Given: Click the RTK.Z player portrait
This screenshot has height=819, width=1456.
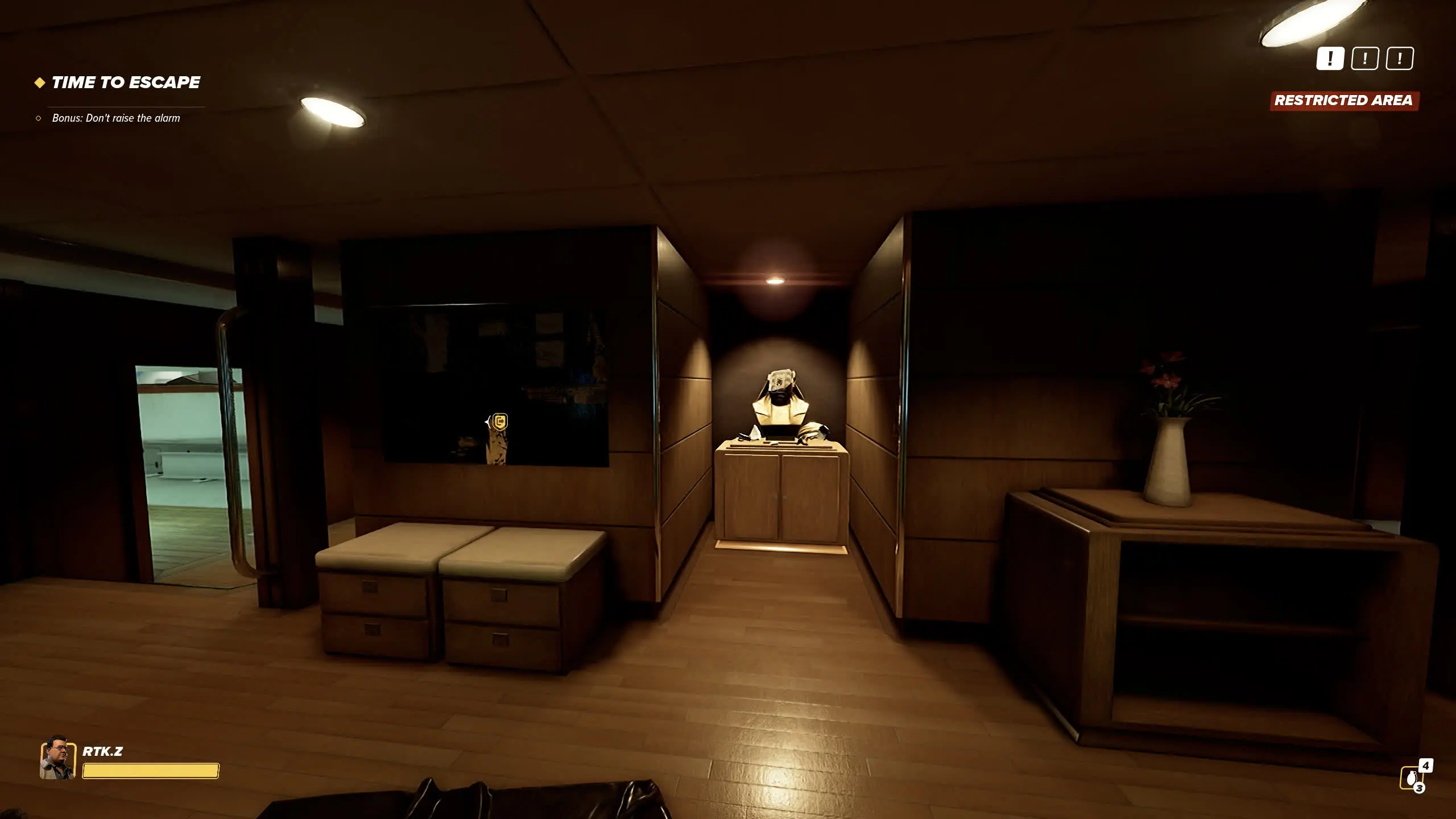Looking at the screenshot, I should point(57,758).
